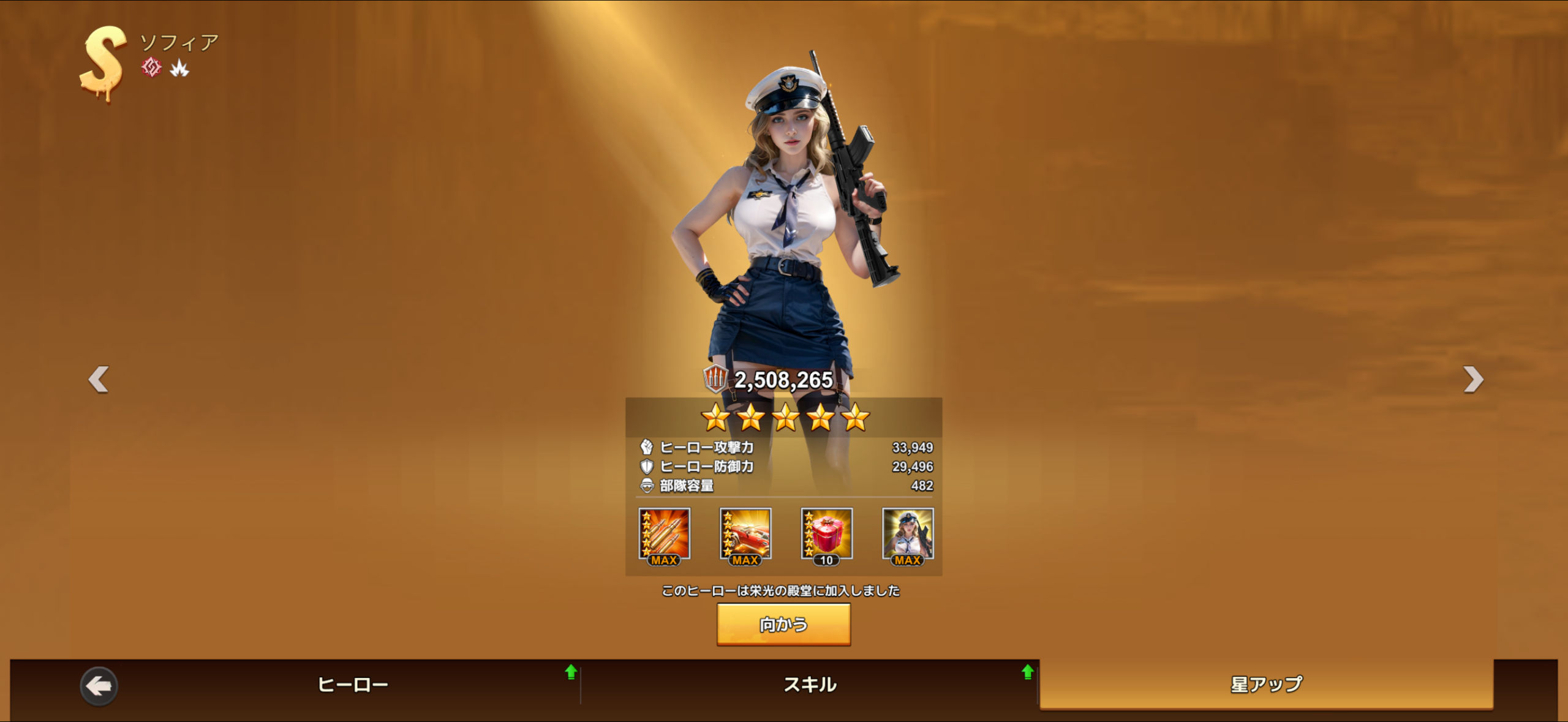The height and width of the screenshot is (722, 1568).
Task: Show the next hero with right chevron
Action: [1473, 379]
